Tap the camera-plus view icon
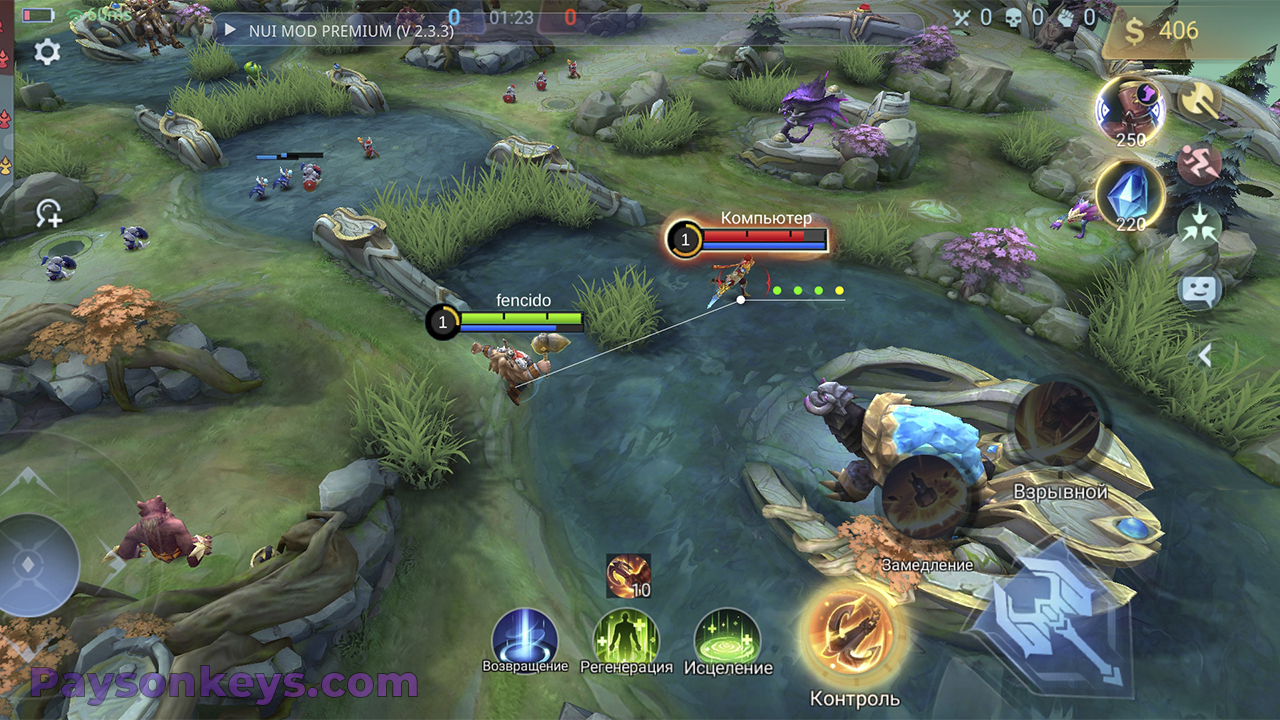1280x720 pixels. [48, 212]
